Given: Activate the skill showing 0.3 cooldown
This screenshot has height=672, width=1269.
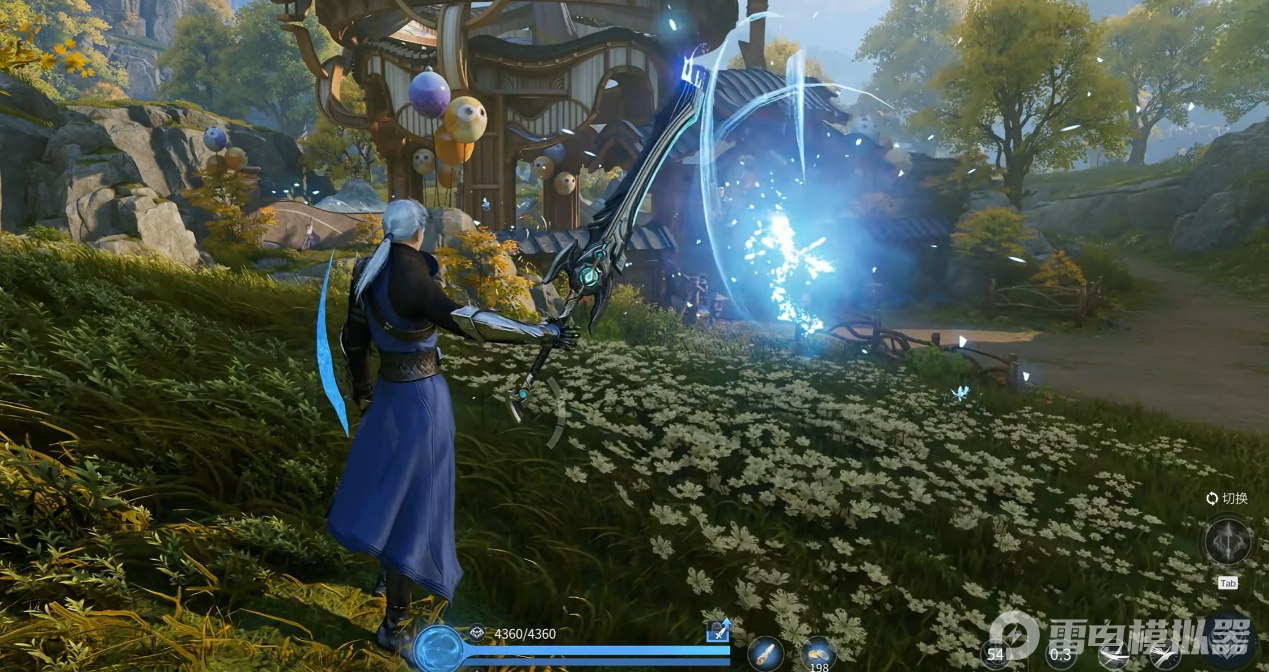Looking at the screenshot, I should coord(1062,655).
